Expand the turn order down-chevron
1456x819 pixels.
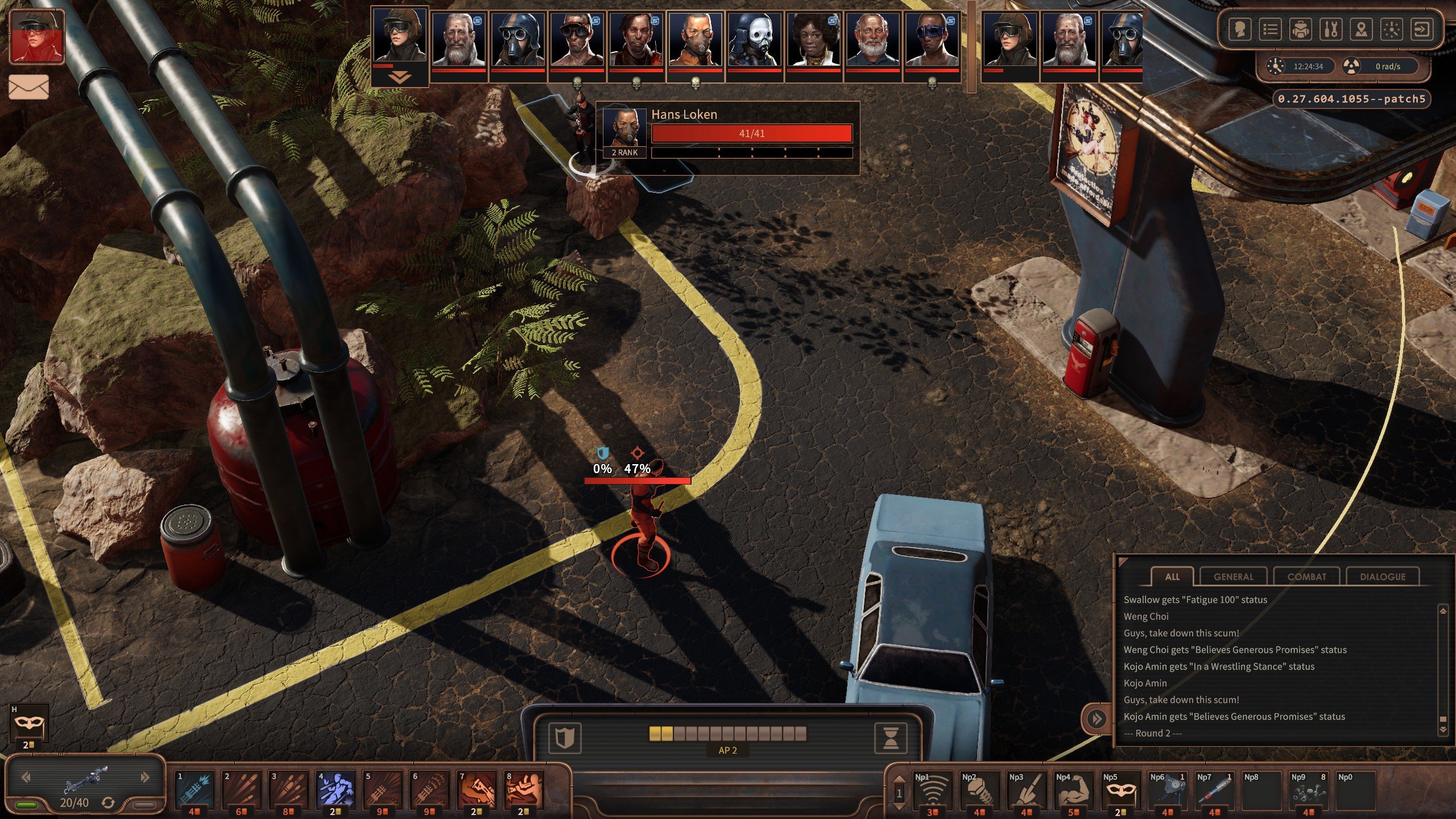coord(399,78)
